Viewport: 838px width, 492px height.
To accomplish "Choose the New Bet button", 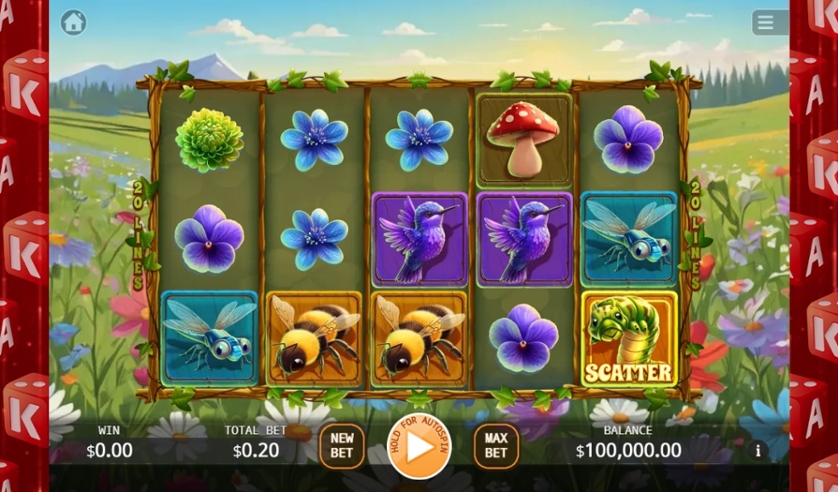I will [342, 446].
